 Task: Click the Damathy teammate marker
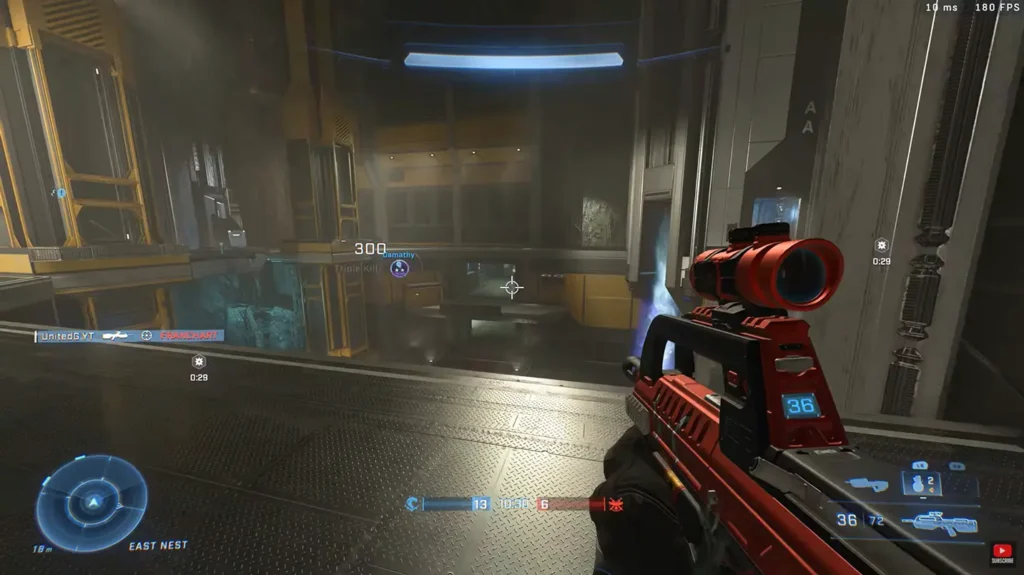click(399, 268)
